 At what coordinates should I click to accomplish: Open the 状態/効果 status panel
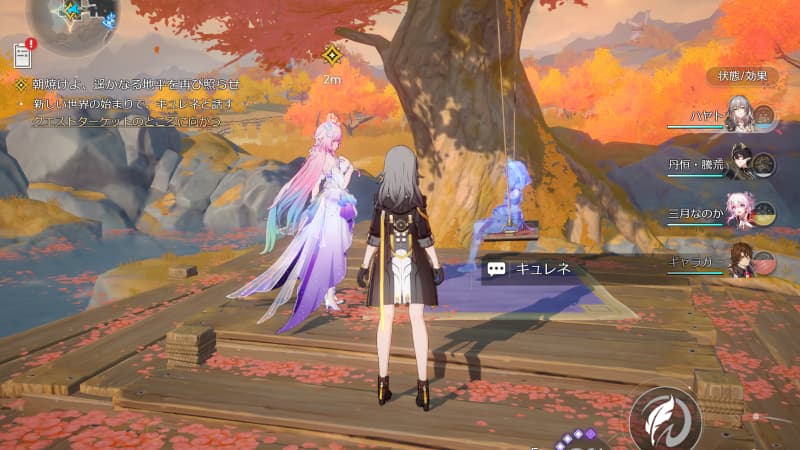coord(742,76)
